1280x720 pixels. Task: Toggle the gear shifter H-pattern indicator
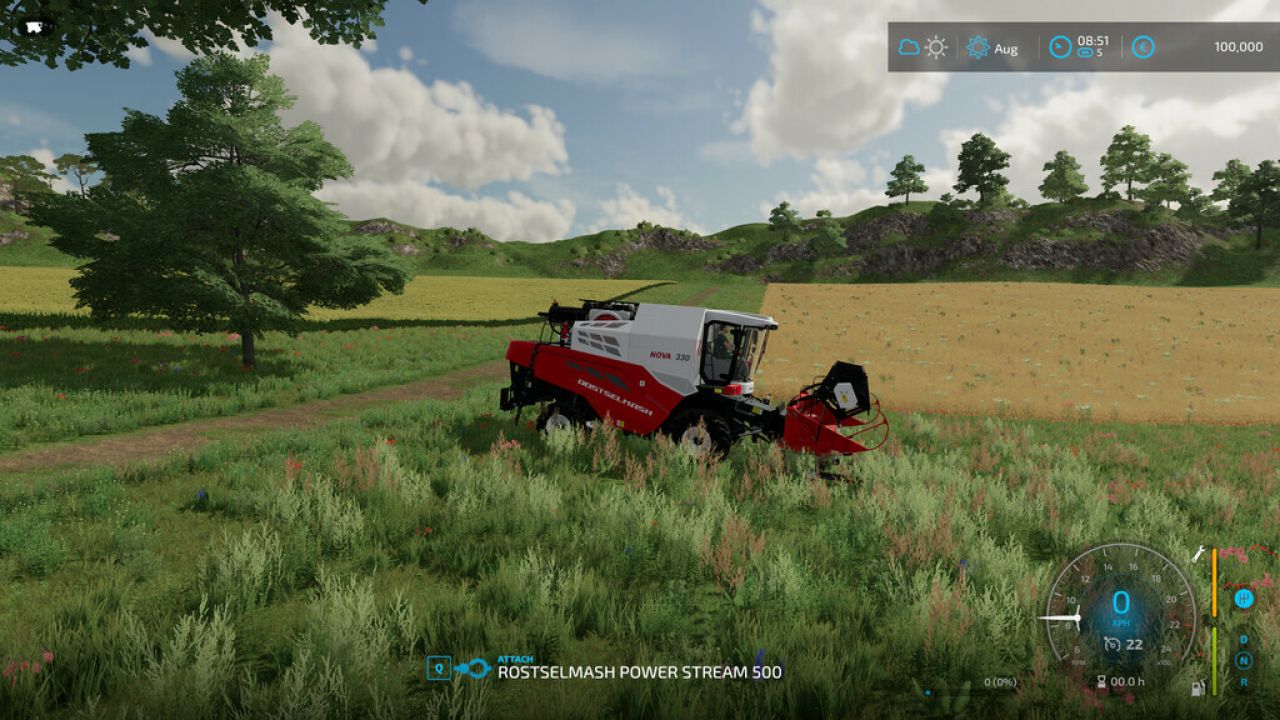(1244, 599)
